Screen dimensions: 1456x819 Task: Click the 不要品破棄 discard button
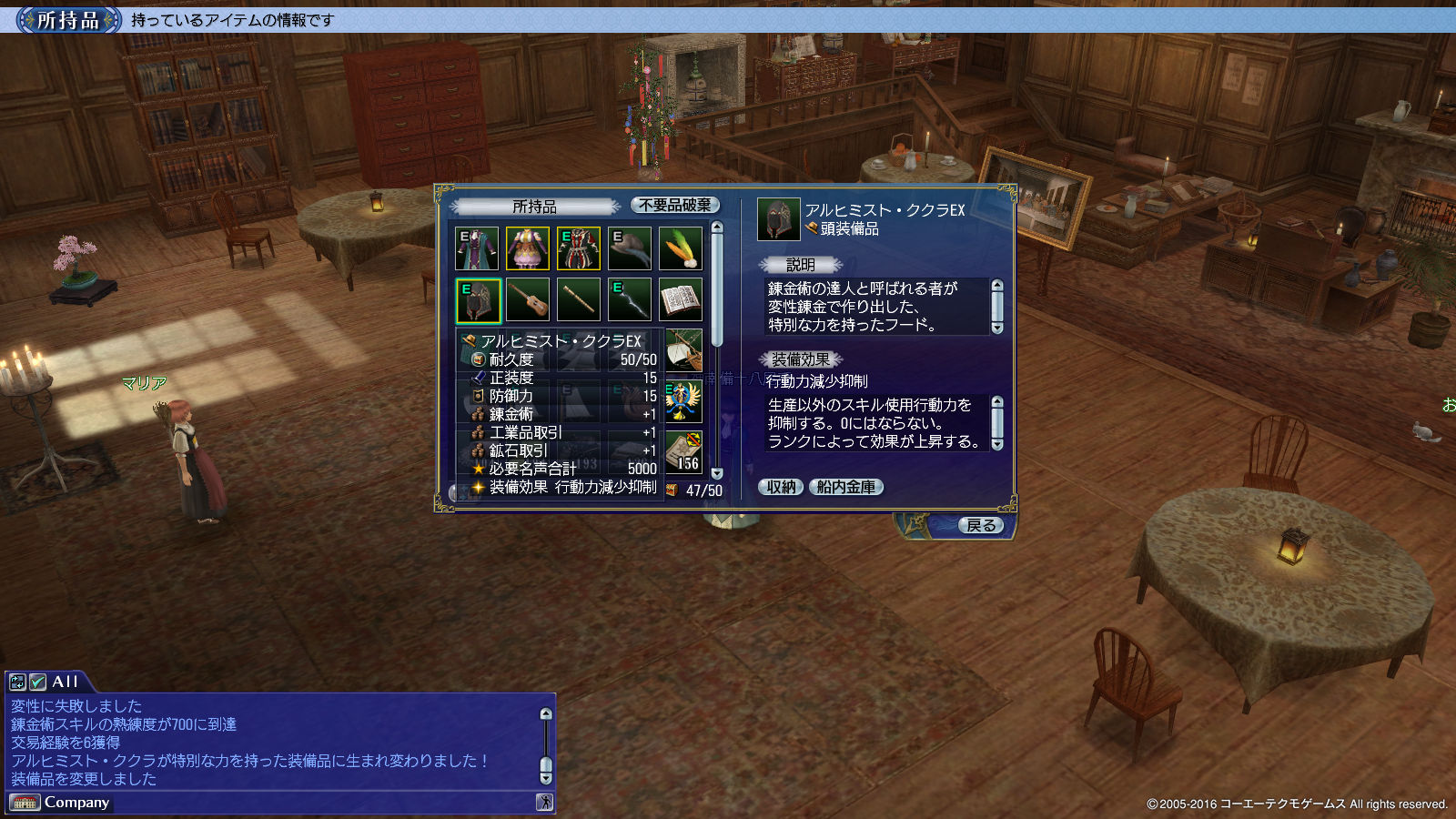(x=674, y=206)
